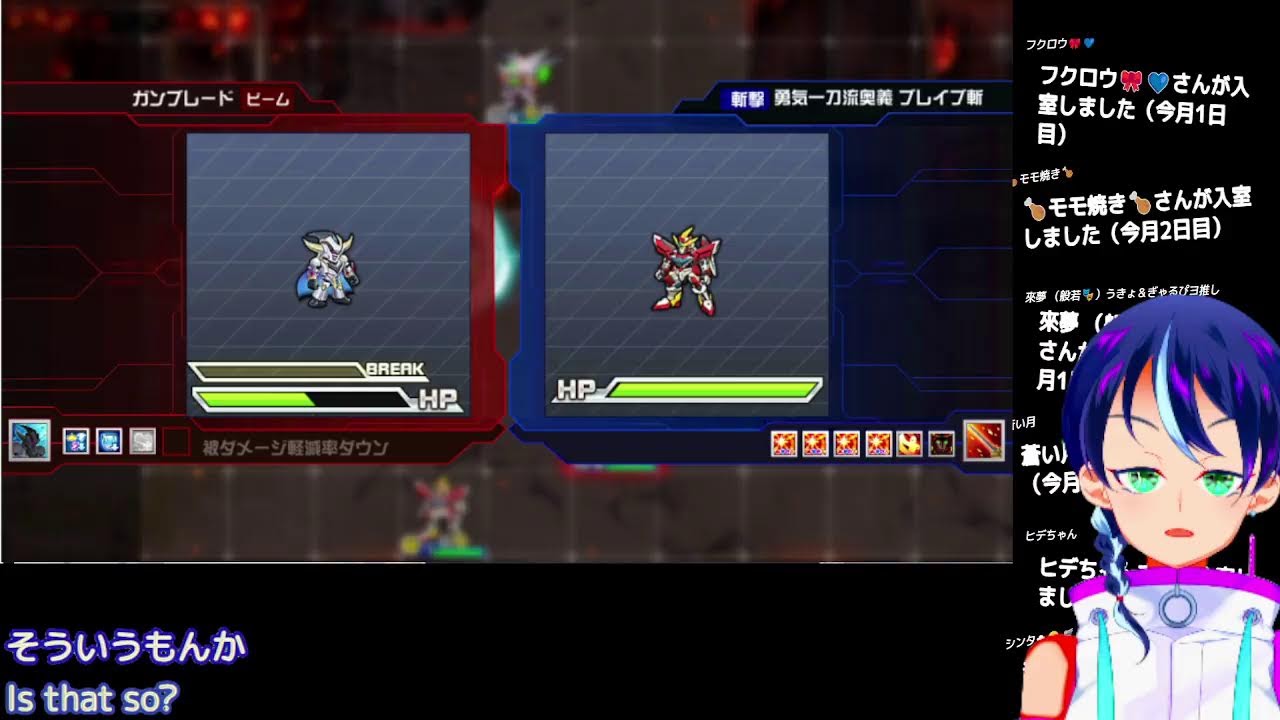Image resolution: width=1280 pixels, height=720 pixels.
Task: Toggle the empty red checkbox beside debuff text
Action: [176, 440]
